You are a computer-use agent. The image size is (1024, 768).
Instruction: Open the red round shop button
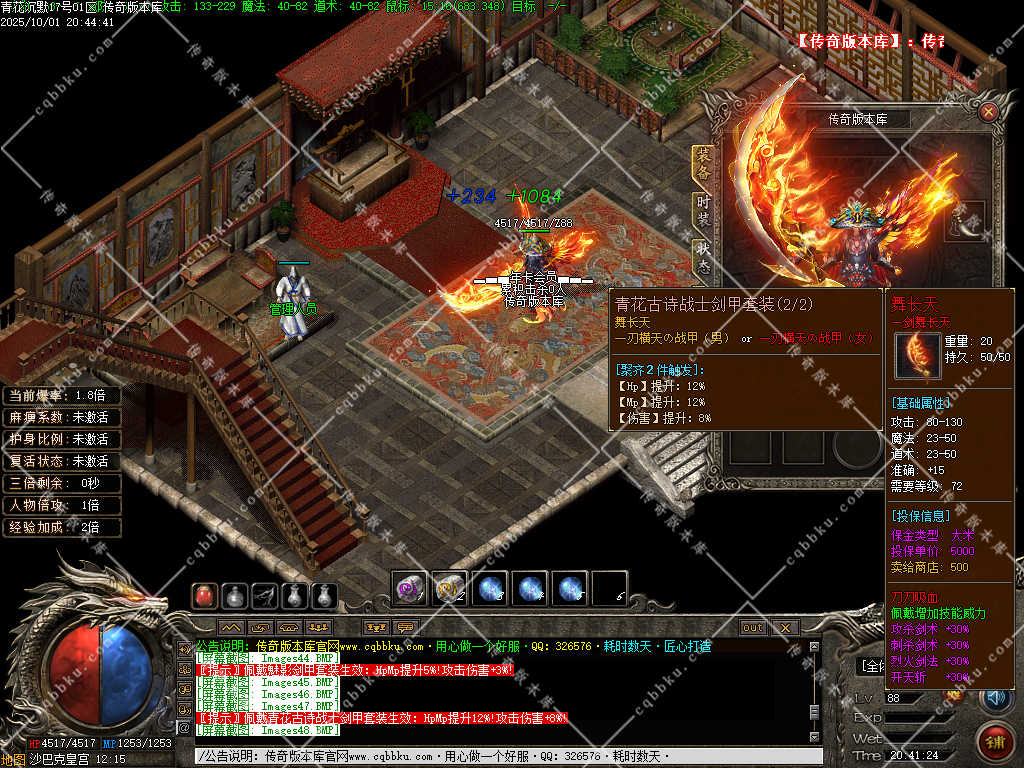pyautogui.click(x=993, y=742)
